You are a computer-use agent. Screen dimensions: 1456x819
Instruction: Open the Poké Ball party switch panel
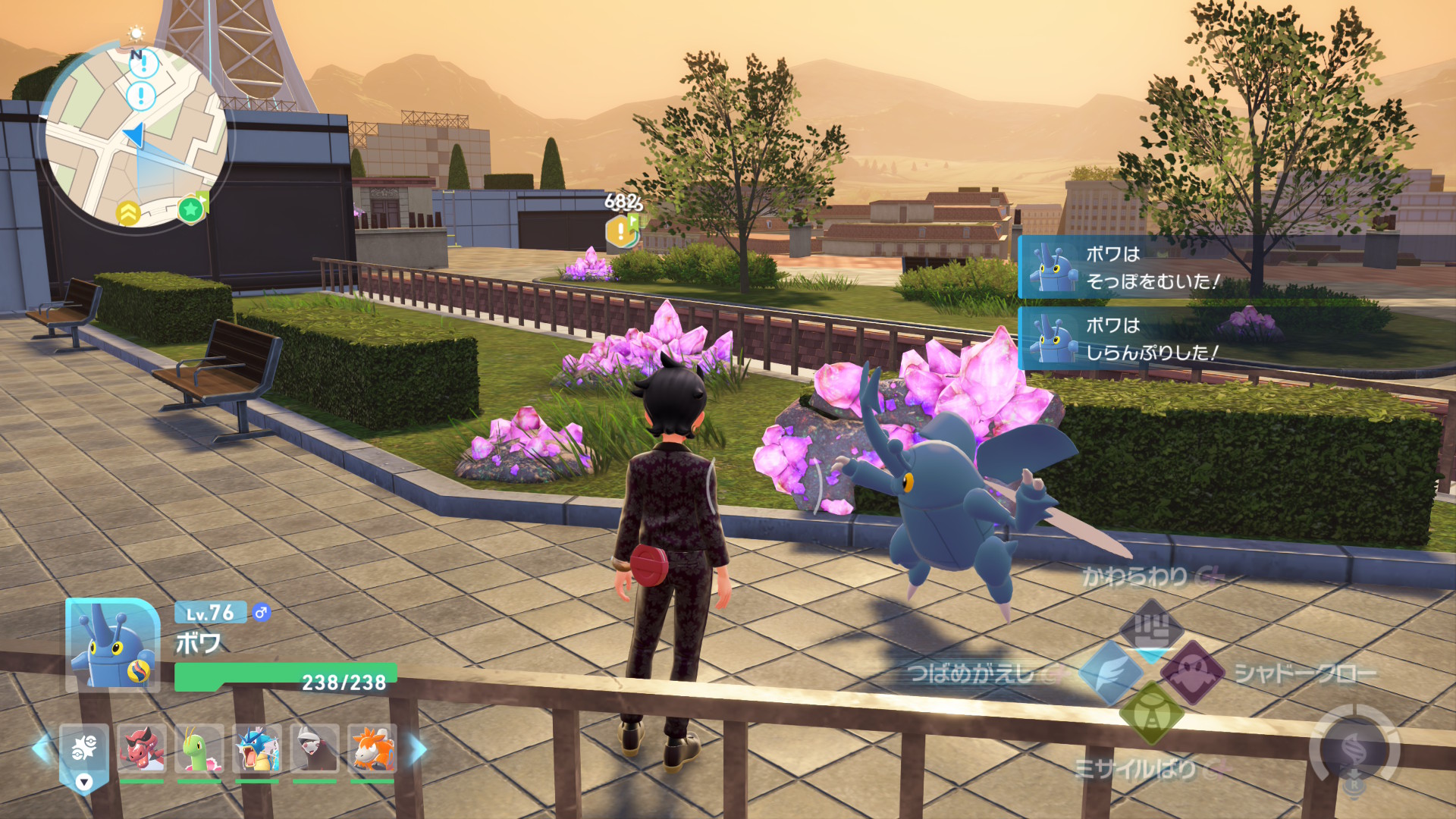[83, 753]
